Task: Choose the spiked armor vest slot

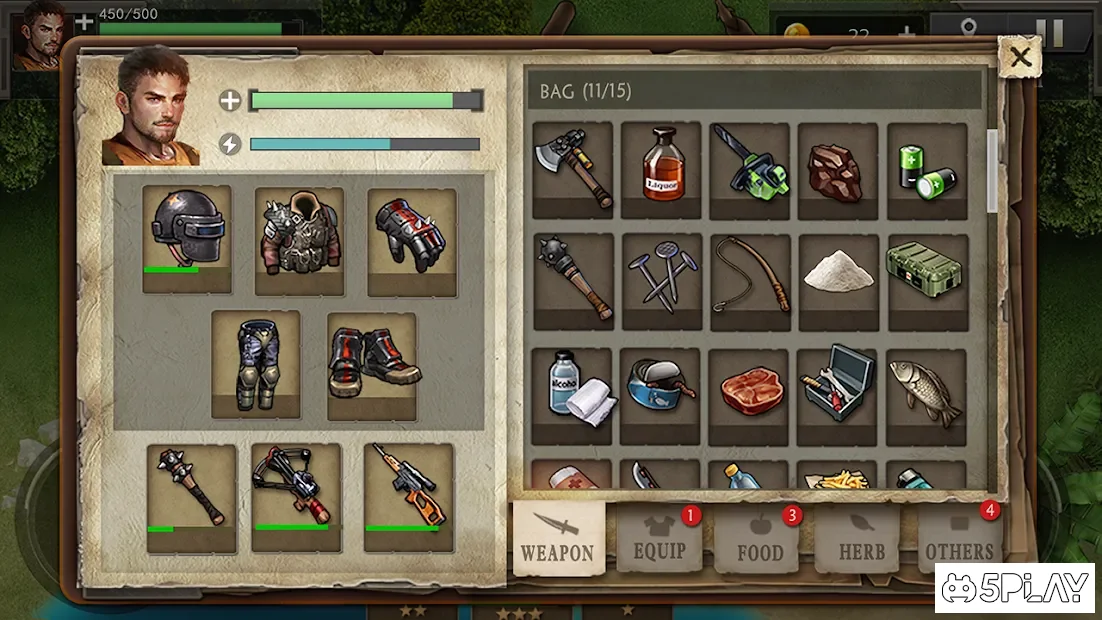Action: [299, 241]
